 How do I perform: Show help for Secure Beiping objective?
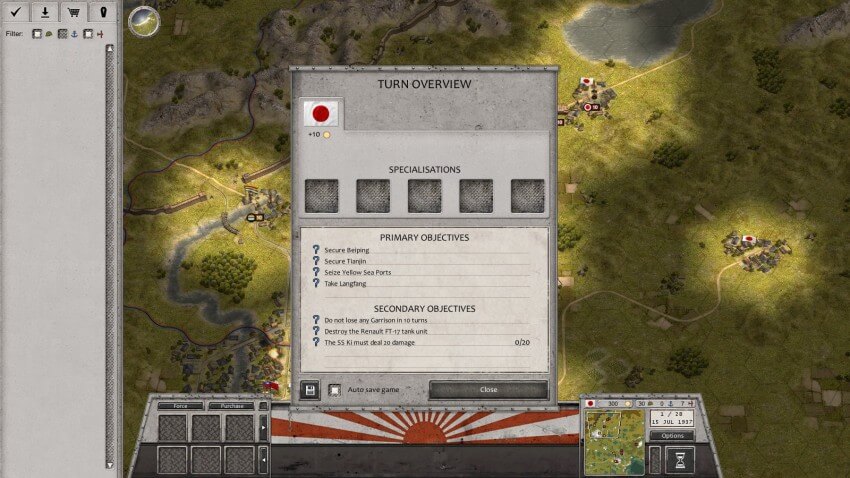316,250
